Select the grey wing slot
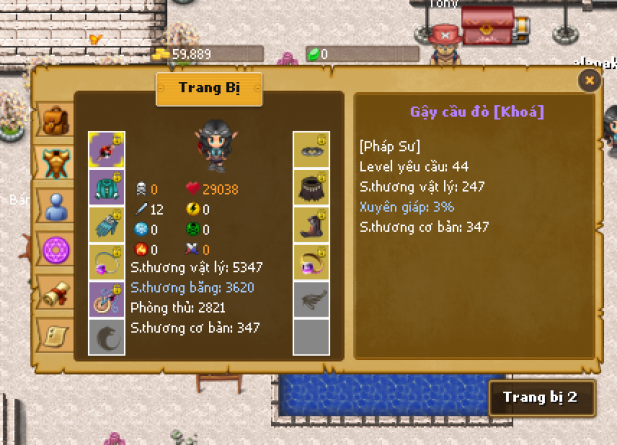 (x=311, y=300)
